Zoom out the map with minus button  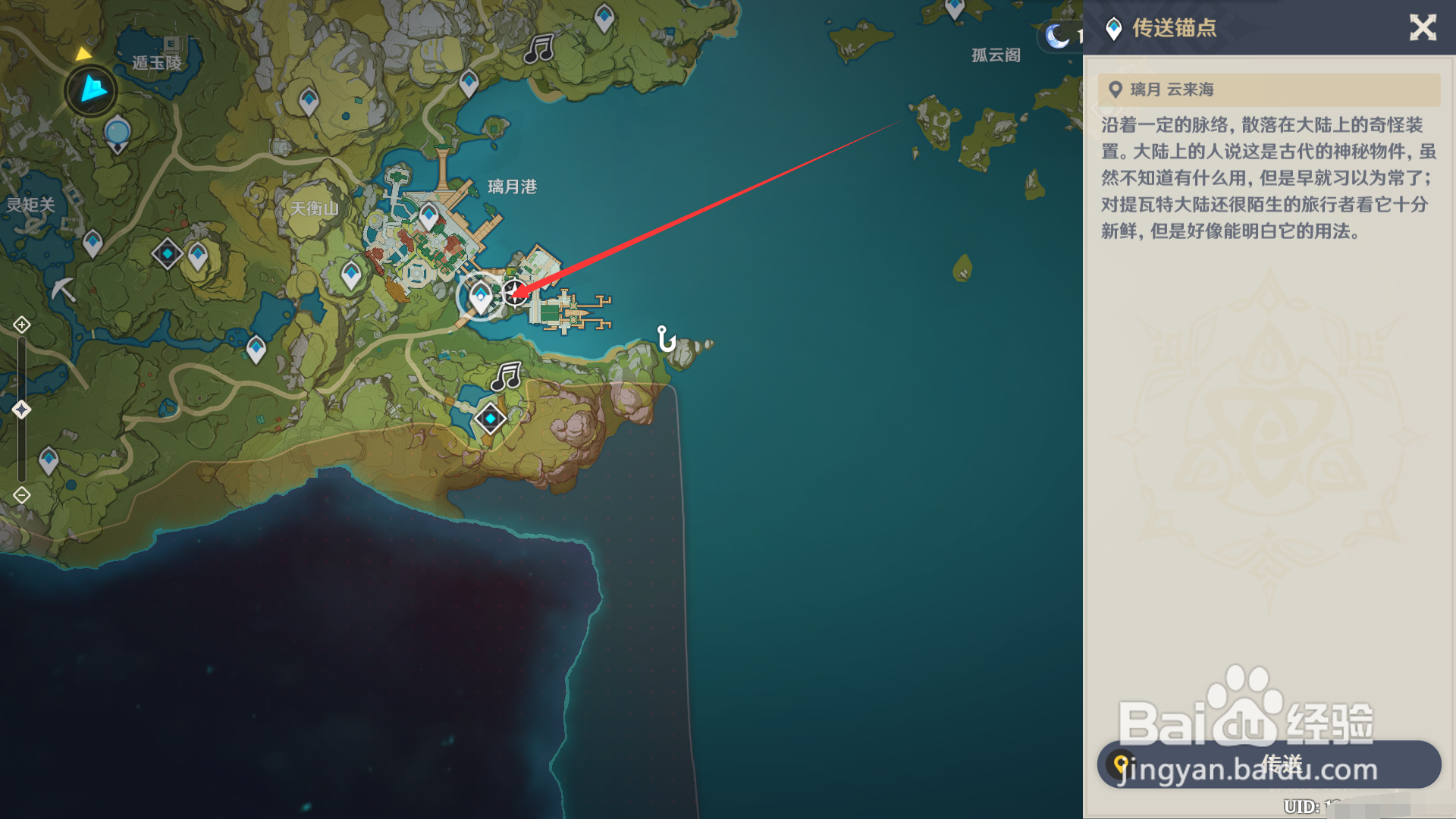click(x=21, y=496)
